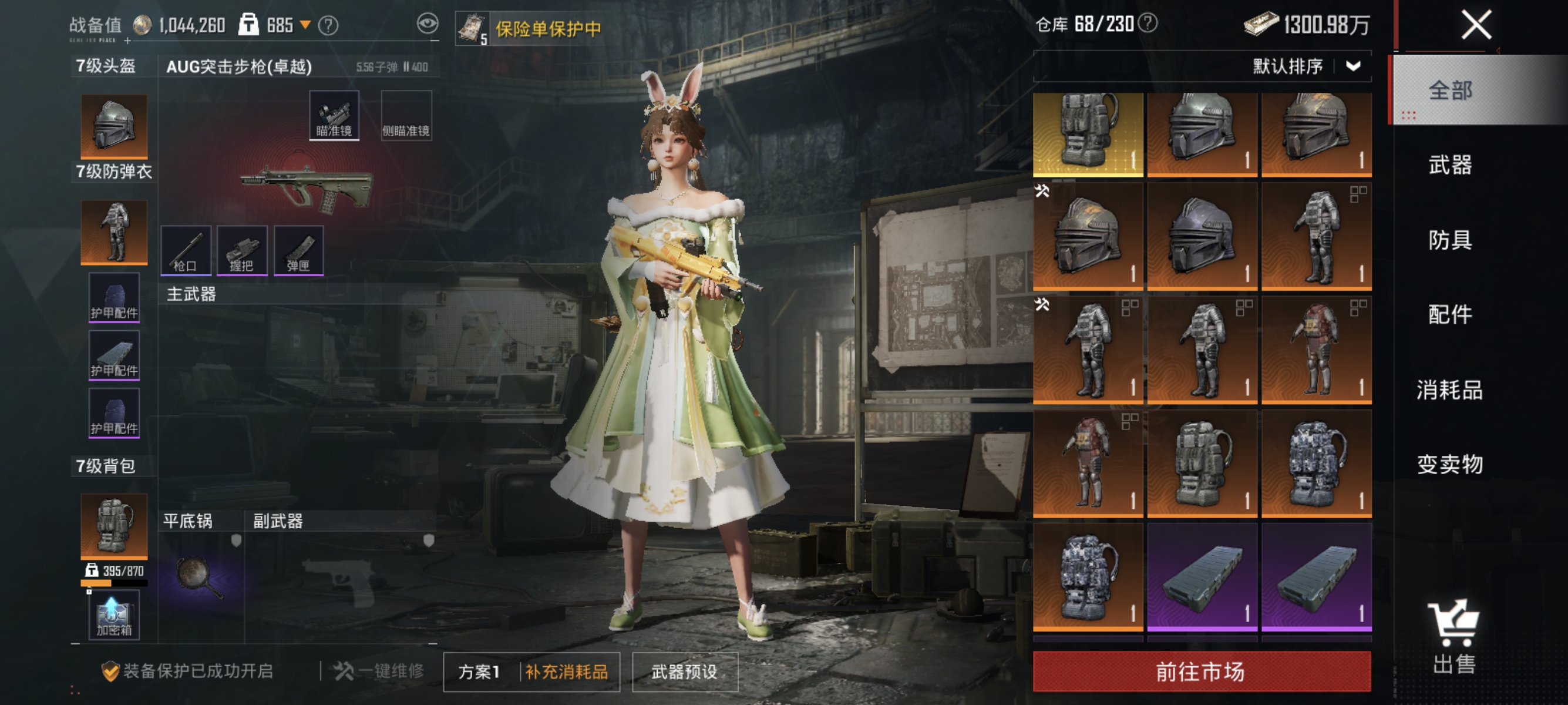Select the 侧瞄准镜 side scope slot
Viewport: 1568px width, 705px height.
(x=406, y=115)
